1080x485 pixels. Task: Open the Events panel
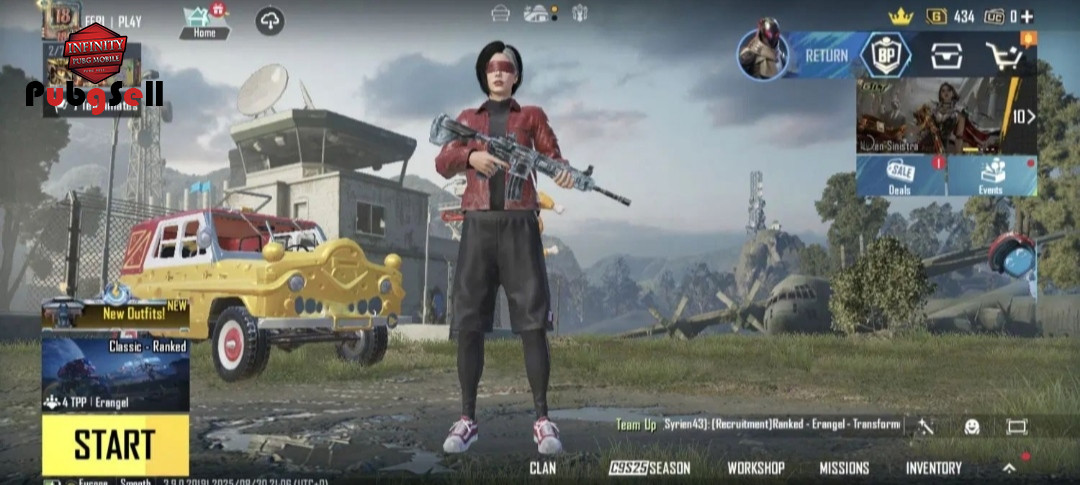pyautogui.click(x=991, y=176)
